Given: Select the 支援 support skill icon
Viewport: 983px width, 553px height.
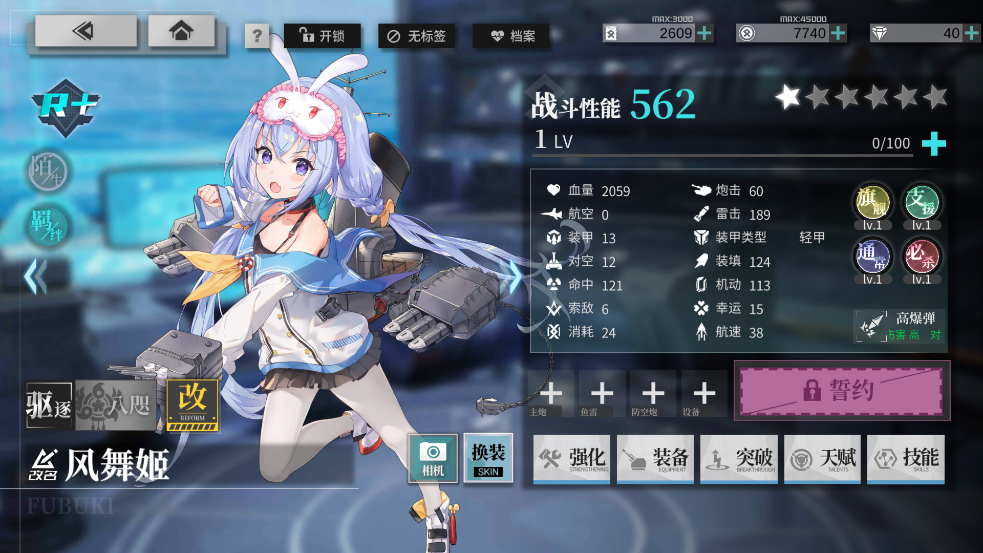Looking at the screenshot, I should pyautogui.click(x=921, y=203).
